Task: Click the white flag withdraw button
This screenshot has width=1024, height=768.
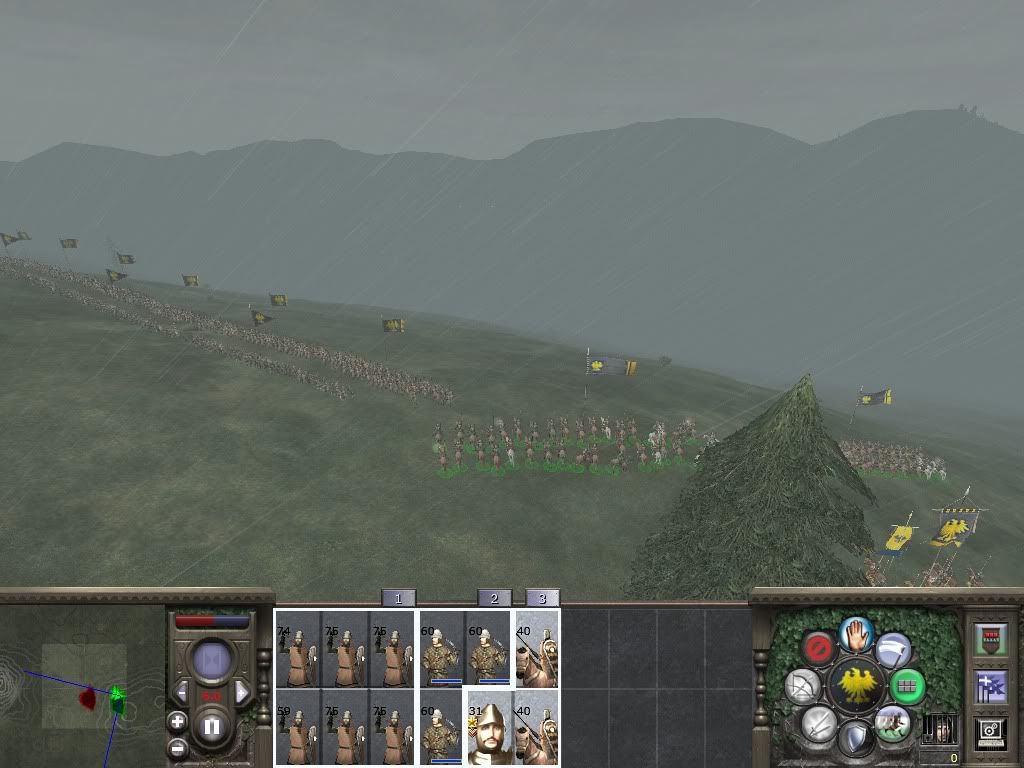Action: (x=893, y=649)
